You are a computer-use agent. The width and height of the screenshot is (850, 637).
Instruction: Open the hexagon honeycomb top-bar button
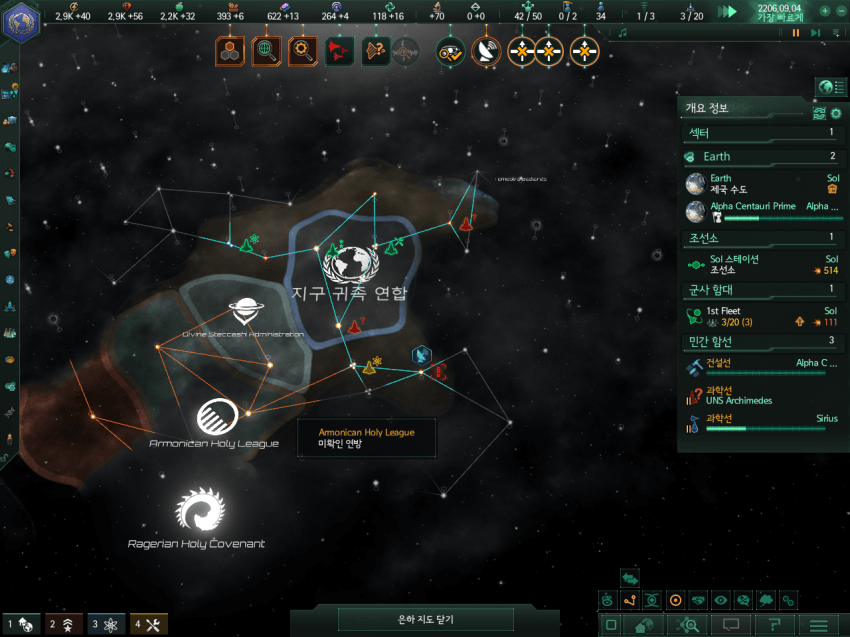pos(230,51)
